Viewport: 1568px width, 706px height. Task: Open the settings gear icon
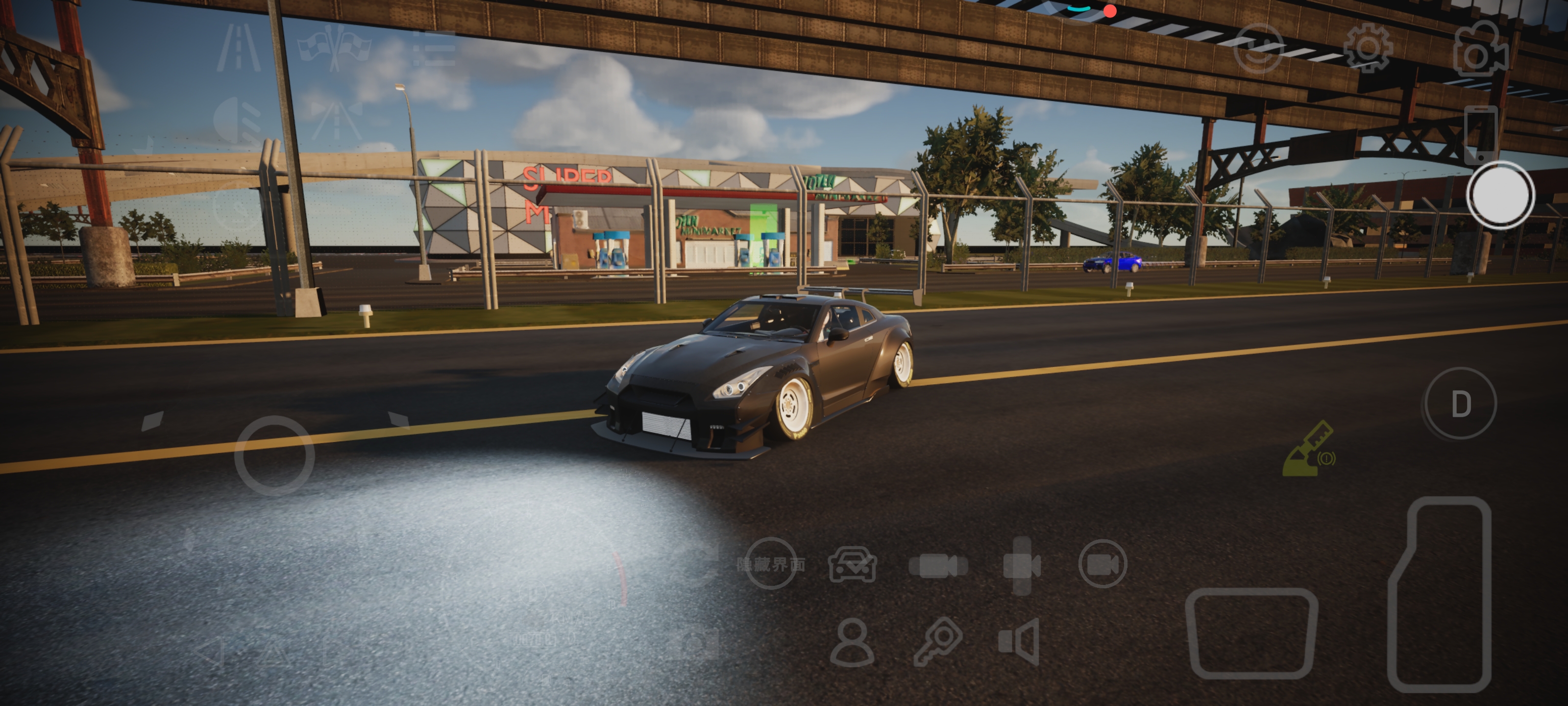1367,48
